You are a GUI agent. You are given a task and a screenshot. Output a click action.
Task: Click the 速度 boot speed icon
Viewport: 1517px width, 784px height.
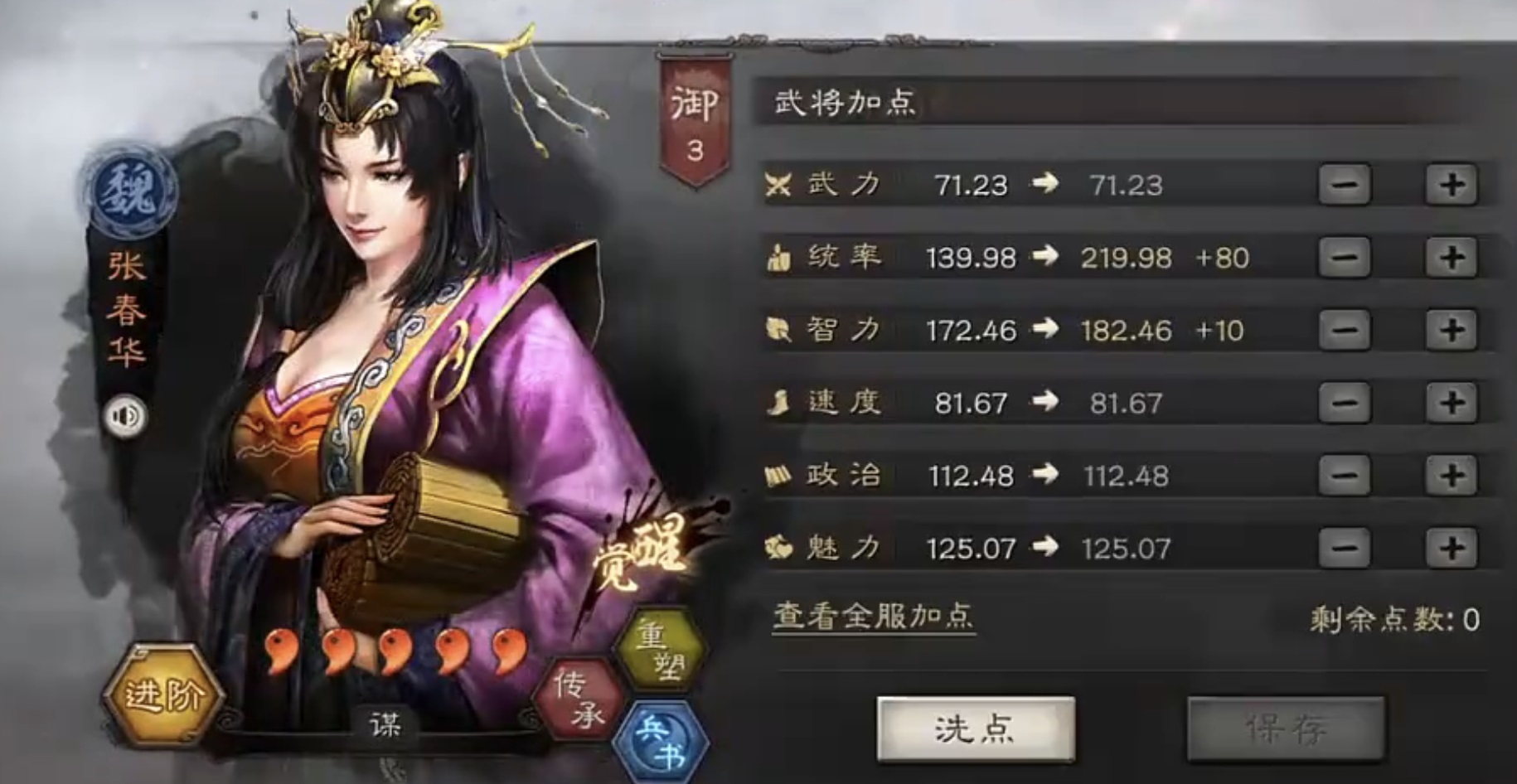[x=778, y=402]
